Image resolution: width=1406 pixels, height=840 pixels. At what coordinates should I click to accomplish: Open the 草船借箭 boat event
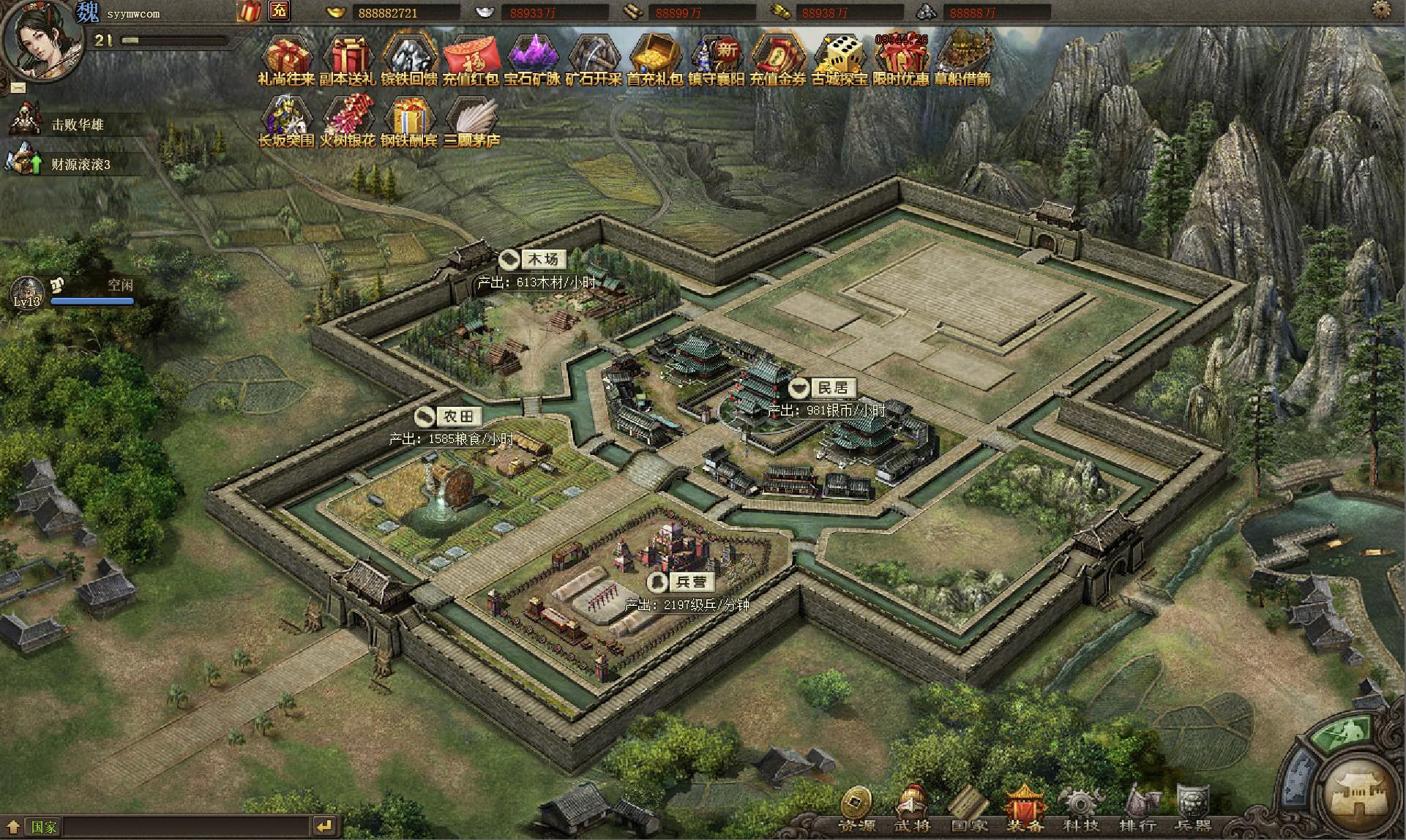click(x=962, y=57)
